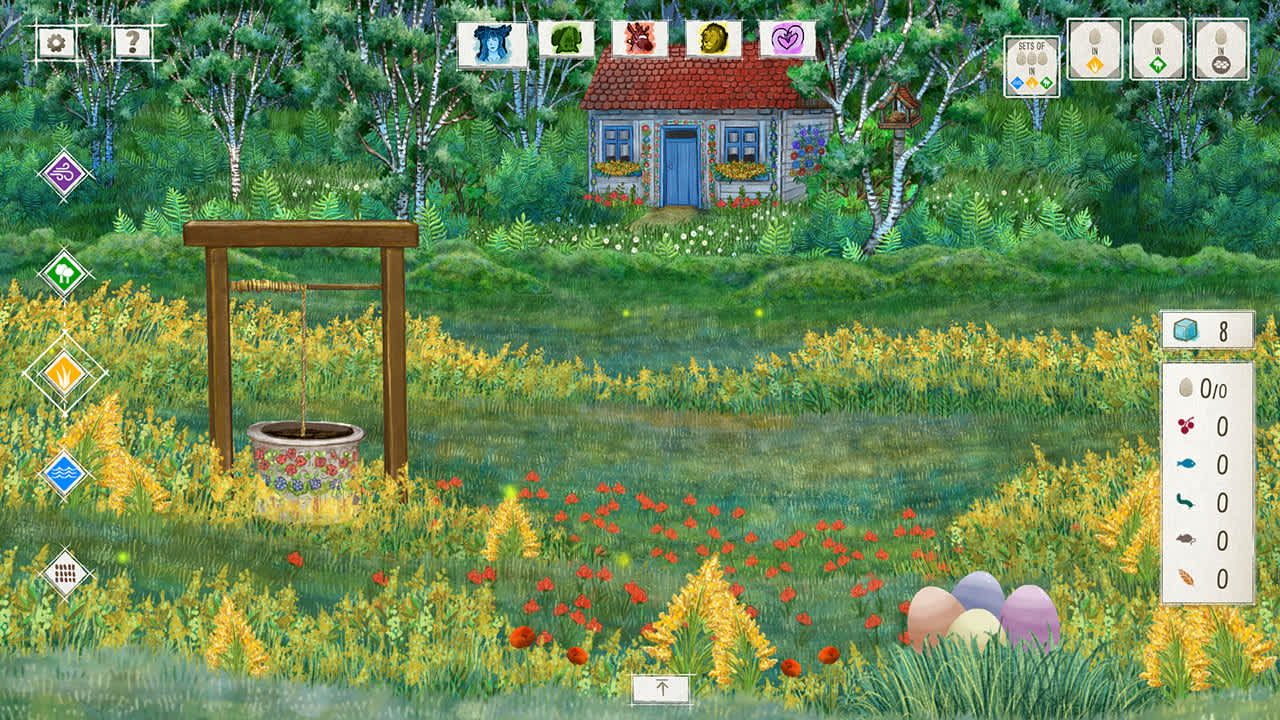Open the egg-in-nest scoring tile
Screen dimensions: 1280x720
click(x=1220, y=50)
